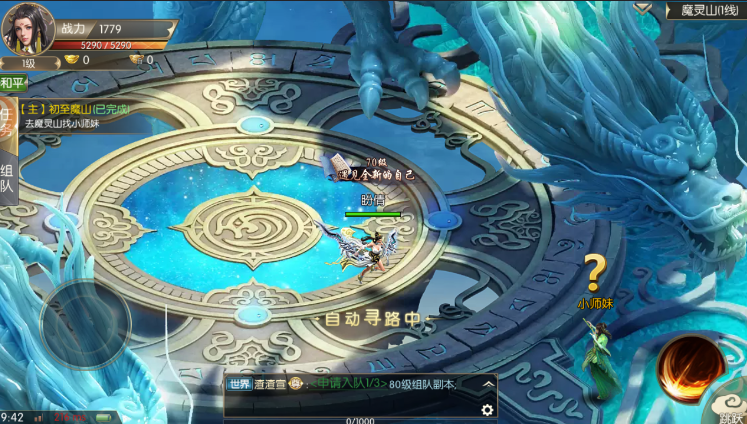The height and width of the screenshot is (424, 747).
Task: Expand the chat box with the arrow
Action: tap(487, 383)
